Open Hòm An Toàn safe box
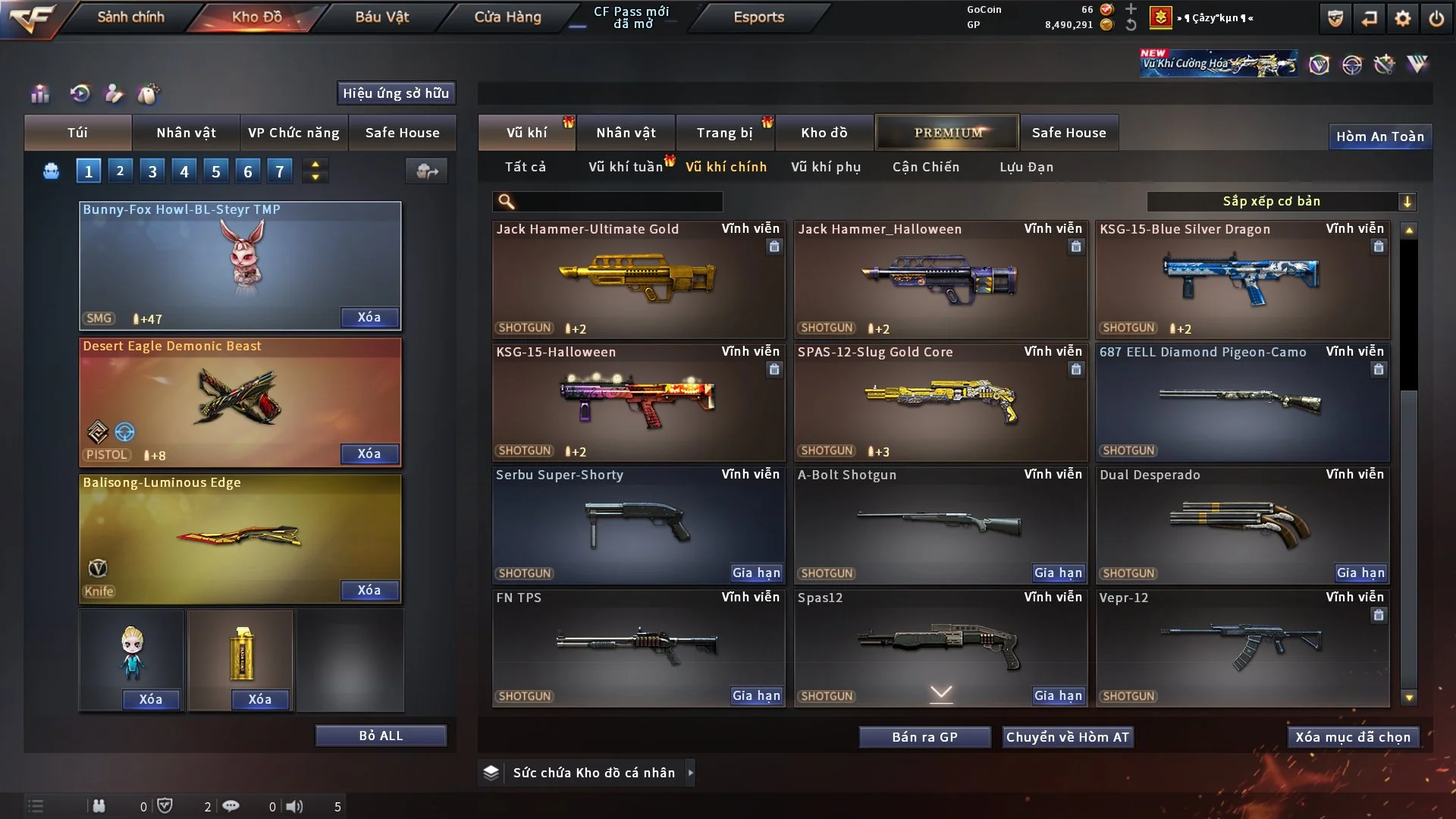Viewport: 1456px width, 819px height. click(1379, 136)
